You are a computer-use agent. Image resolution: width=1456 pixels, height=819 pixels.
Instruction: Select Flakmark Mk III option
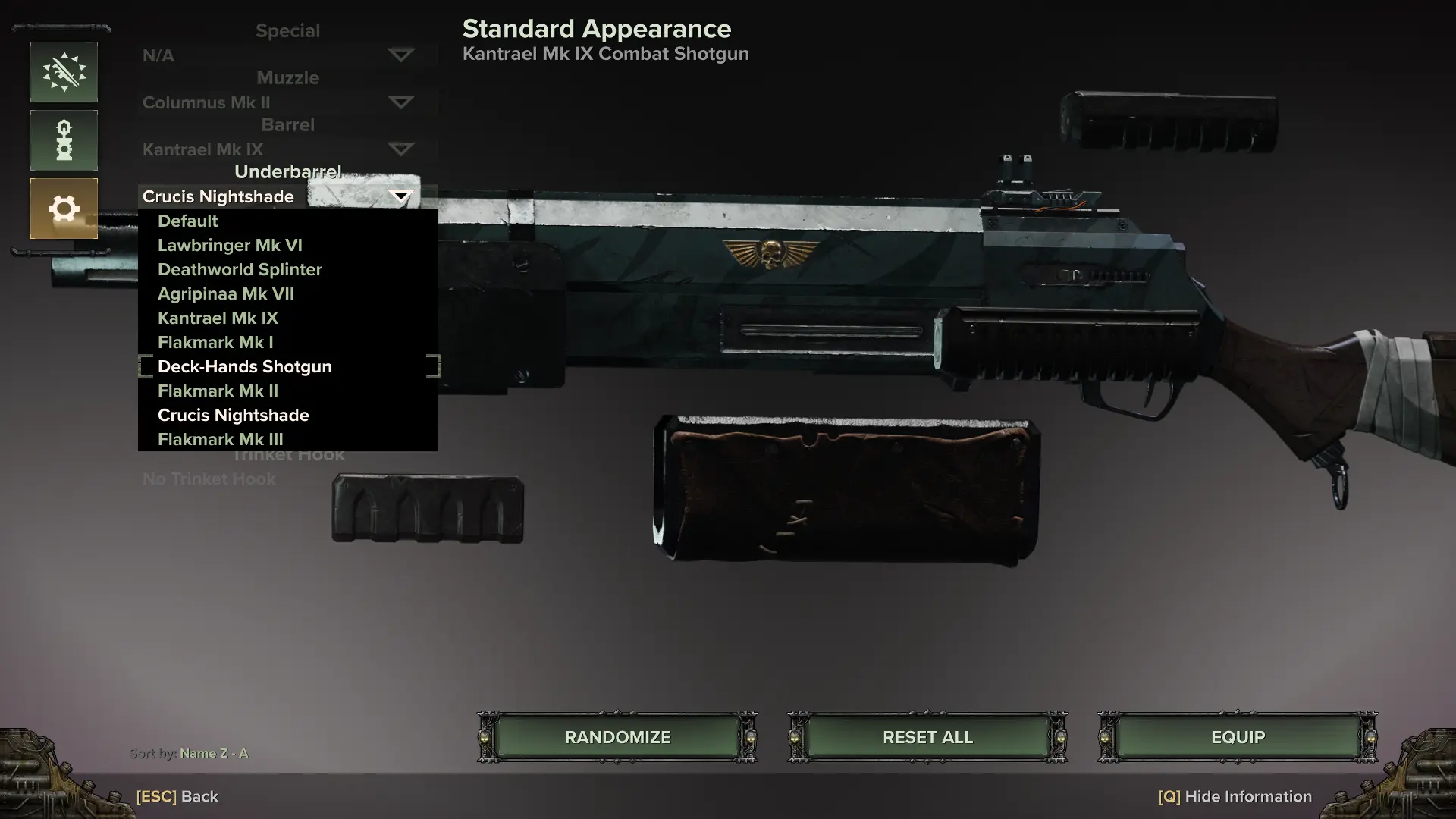point(220,440)
